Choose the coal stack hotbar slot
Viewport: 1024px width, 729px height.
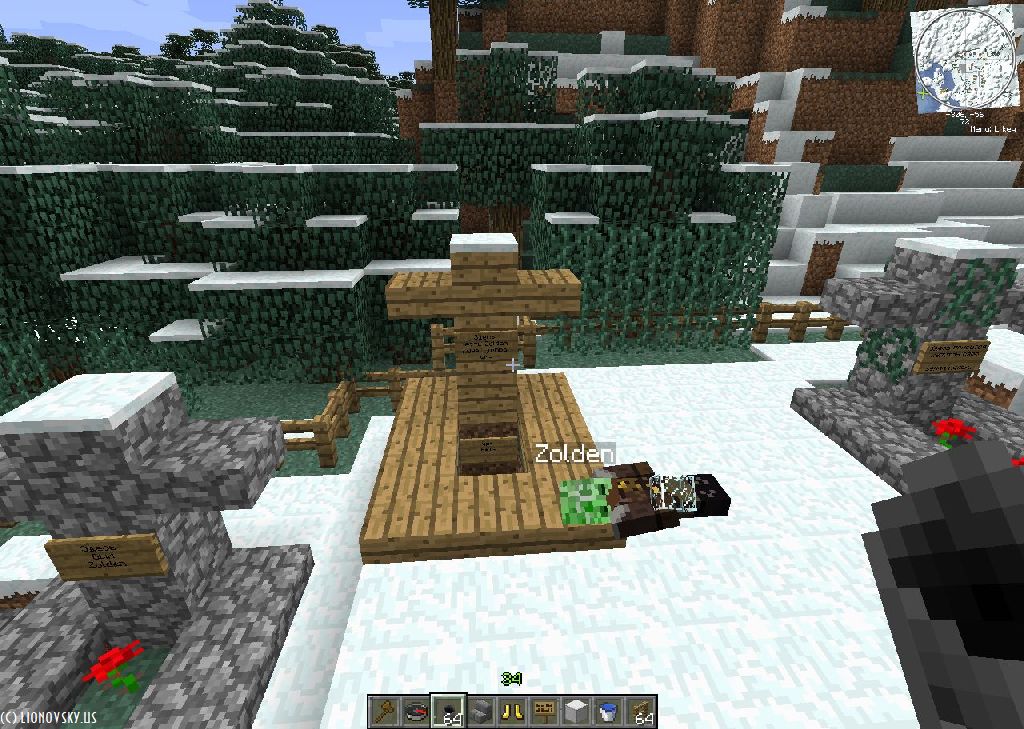449,711
